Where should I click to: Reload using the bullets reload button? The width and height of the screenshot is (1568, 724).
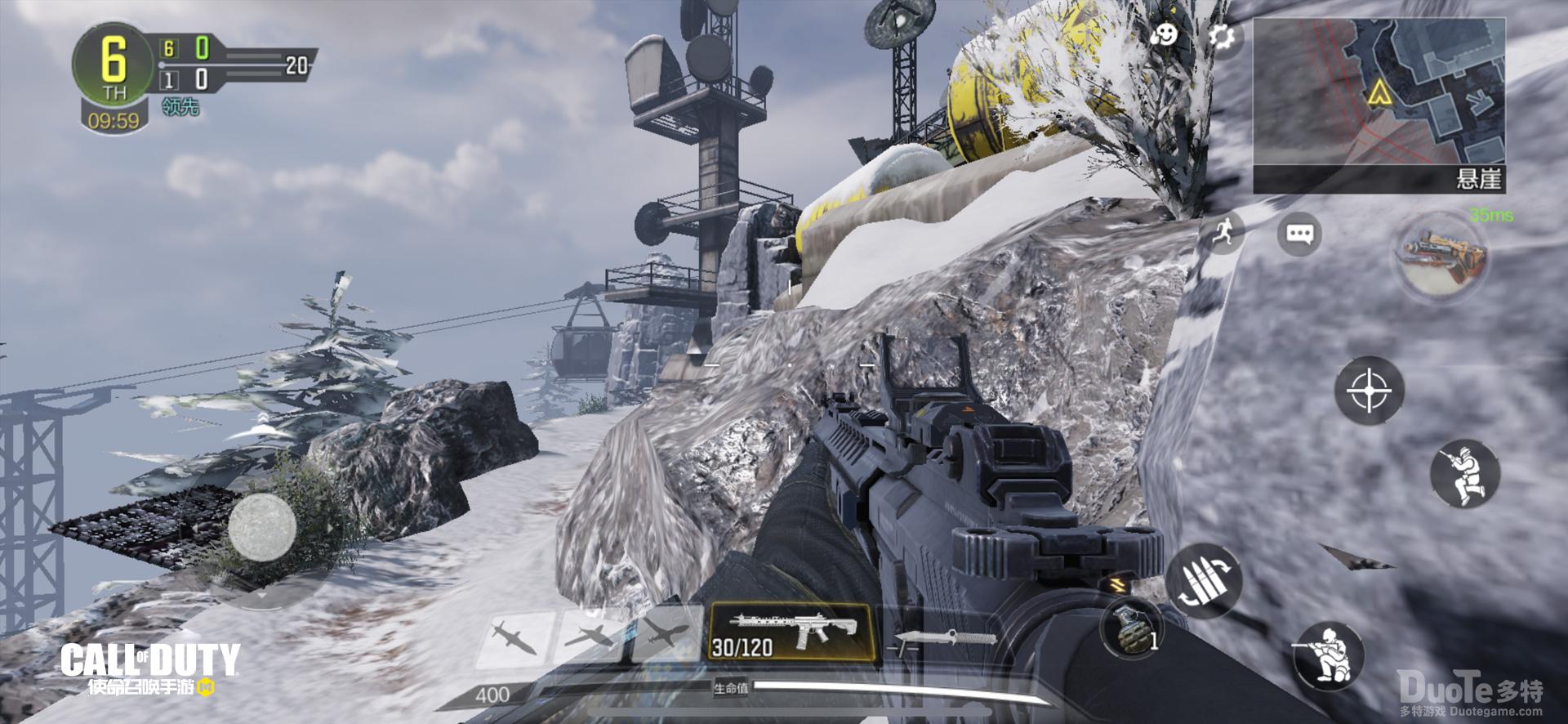coord(1204,580)
